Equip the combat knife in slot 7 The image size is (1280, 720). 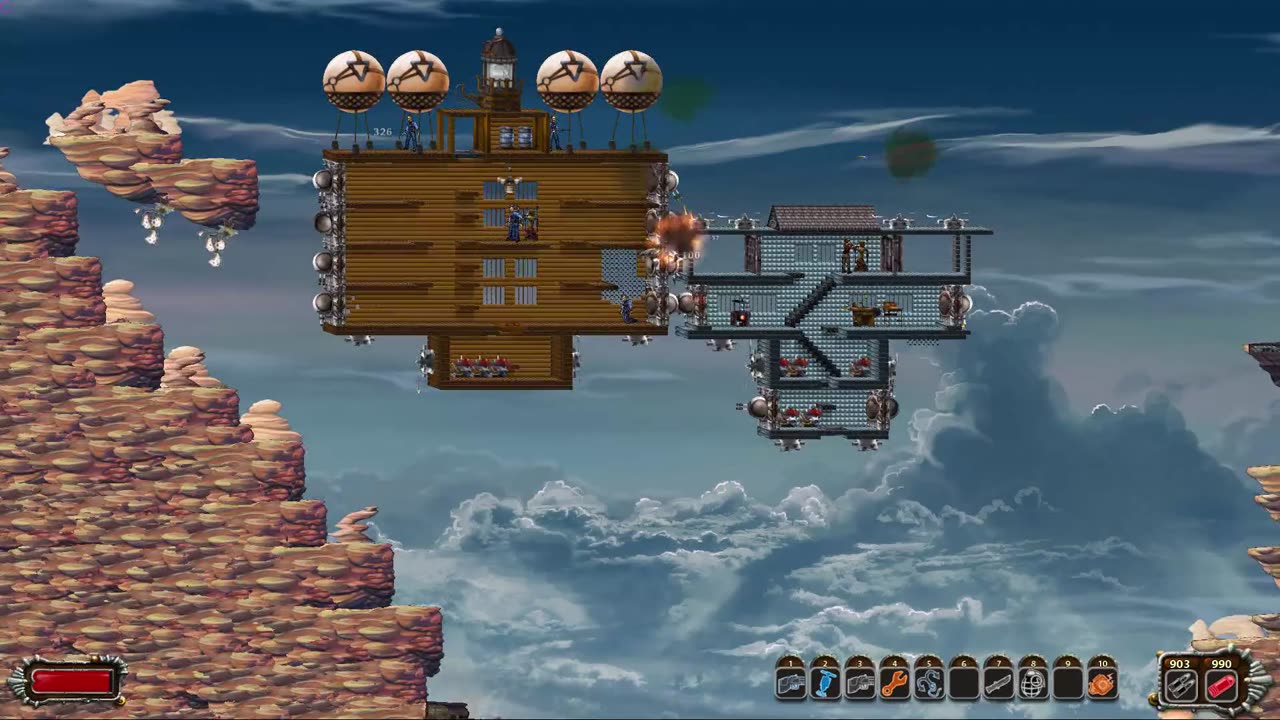click(999, 684)
